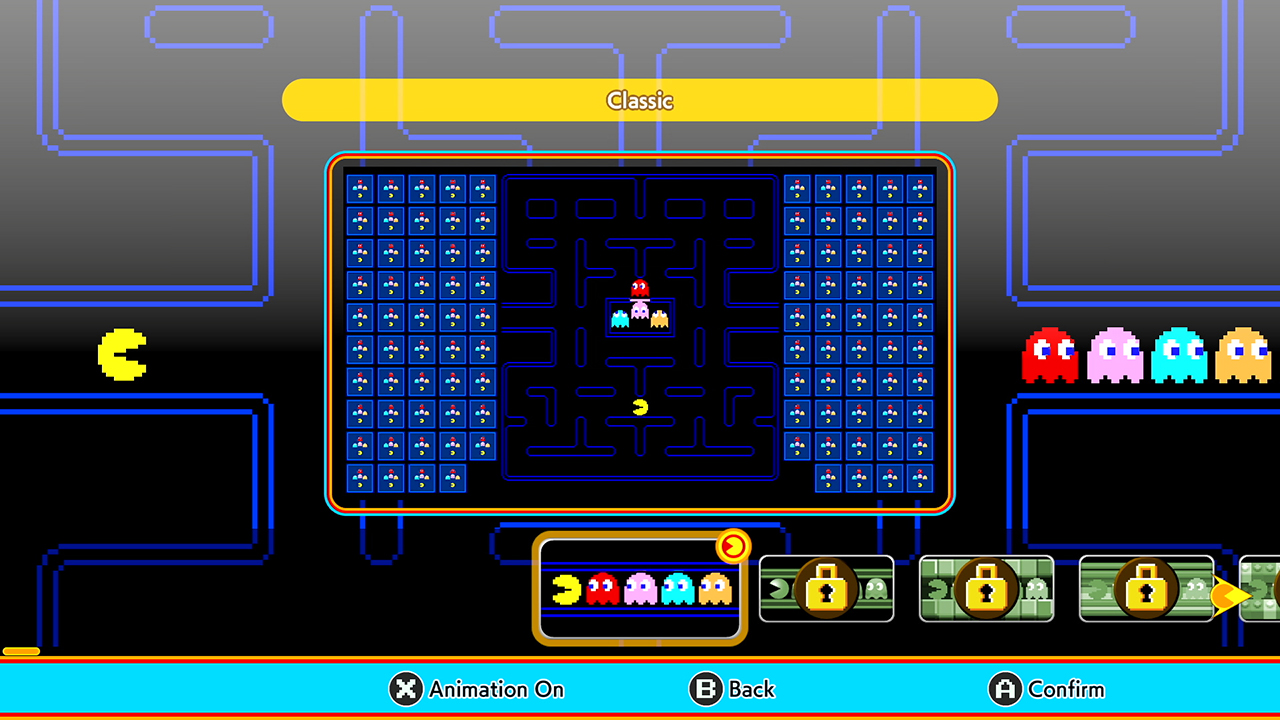1280x720 pixels.
Task: Select the Classic theme thumbnail
Action: 639,589
